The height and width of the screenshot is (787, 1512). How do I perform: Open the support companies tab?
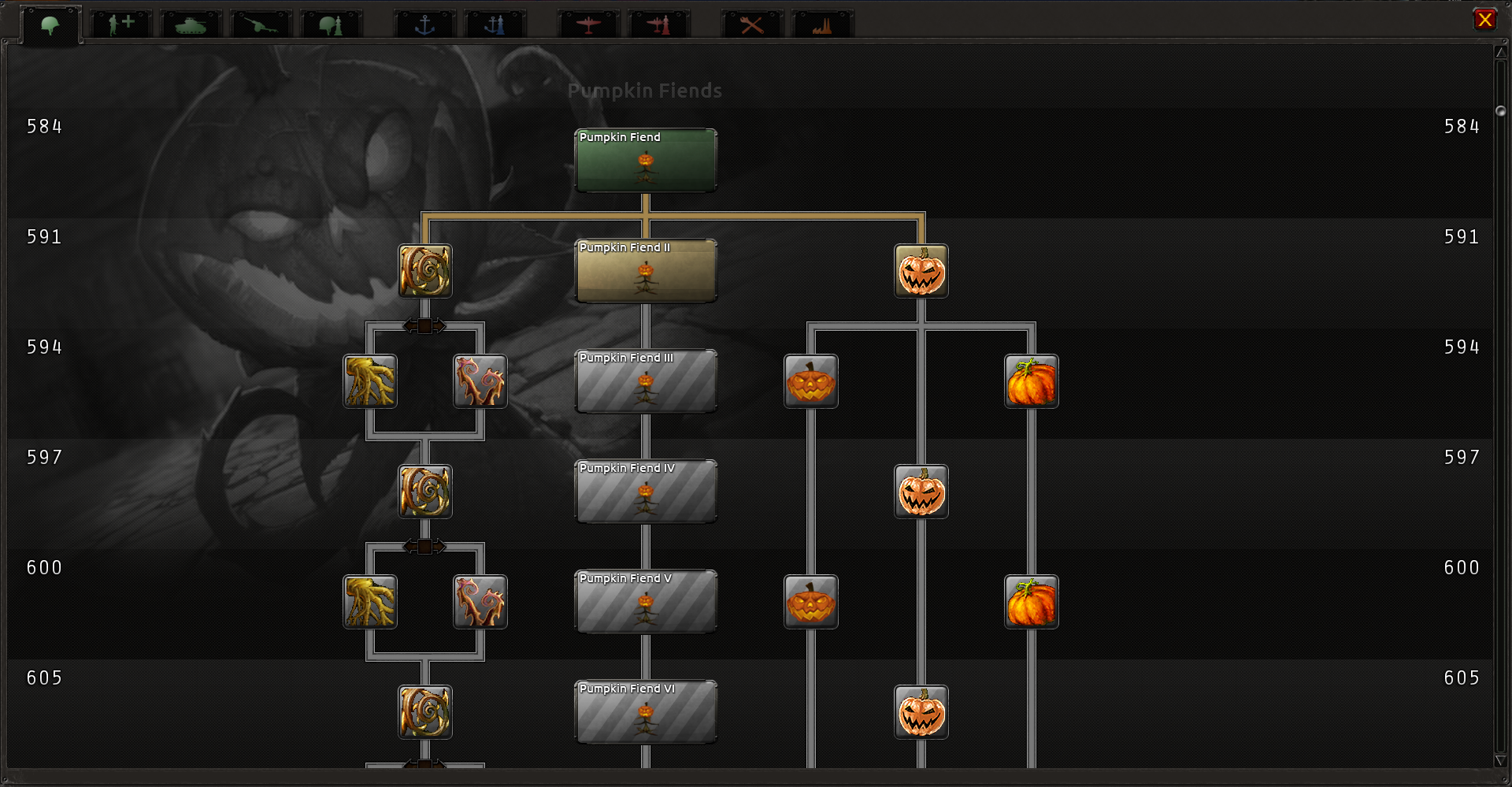coord(120,24)
